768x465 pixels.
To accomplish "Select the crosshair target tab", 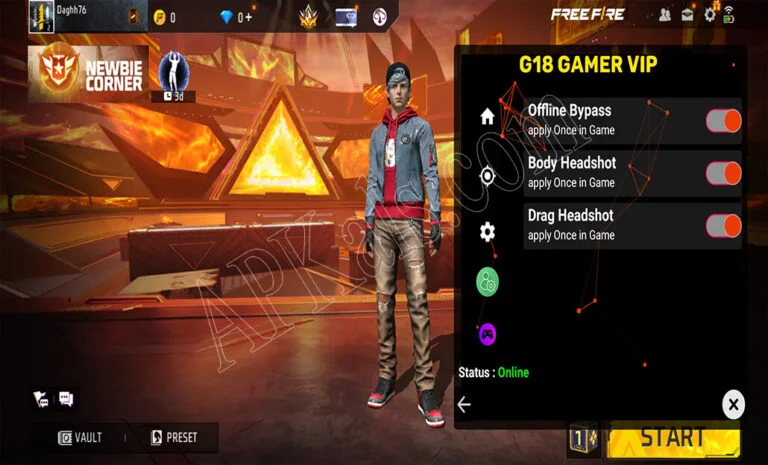I will point(487,176).
